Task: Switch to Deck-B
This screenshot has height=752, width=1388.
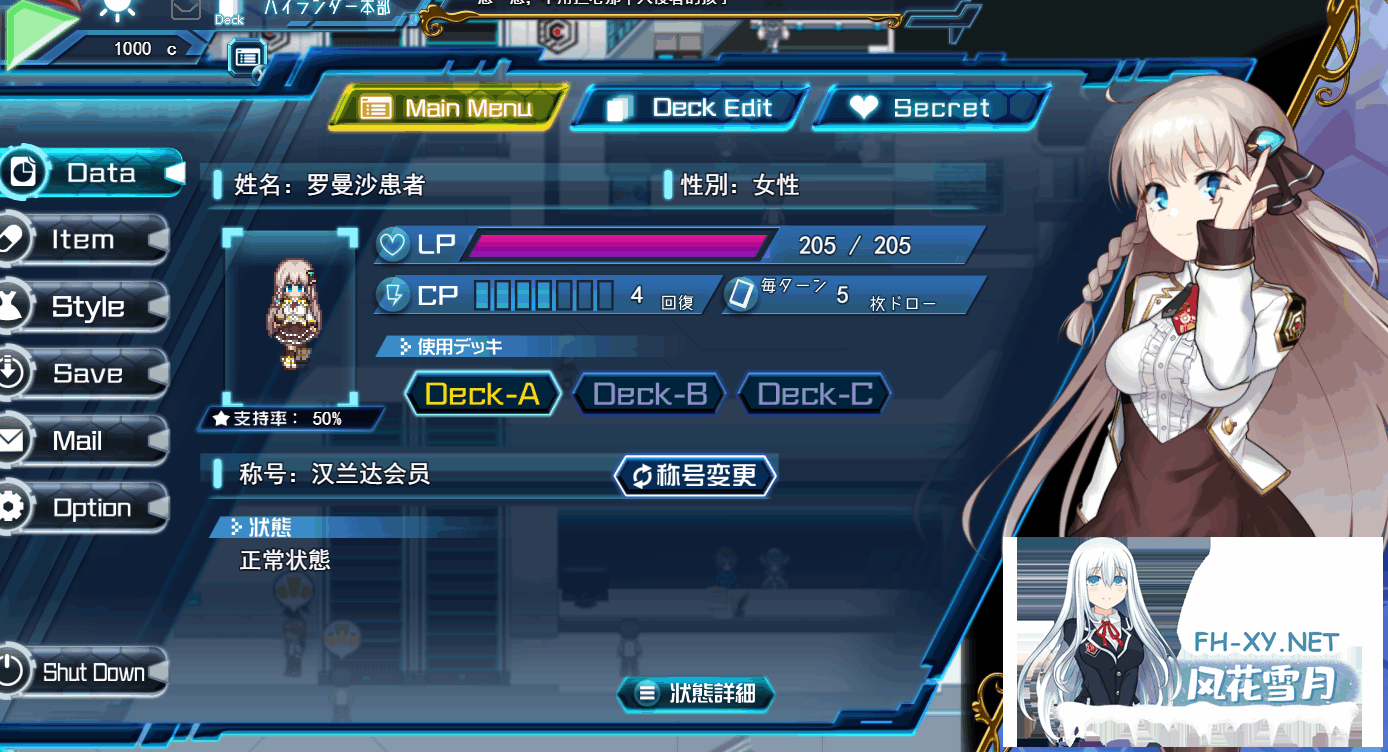Action: tap(648, 393)
